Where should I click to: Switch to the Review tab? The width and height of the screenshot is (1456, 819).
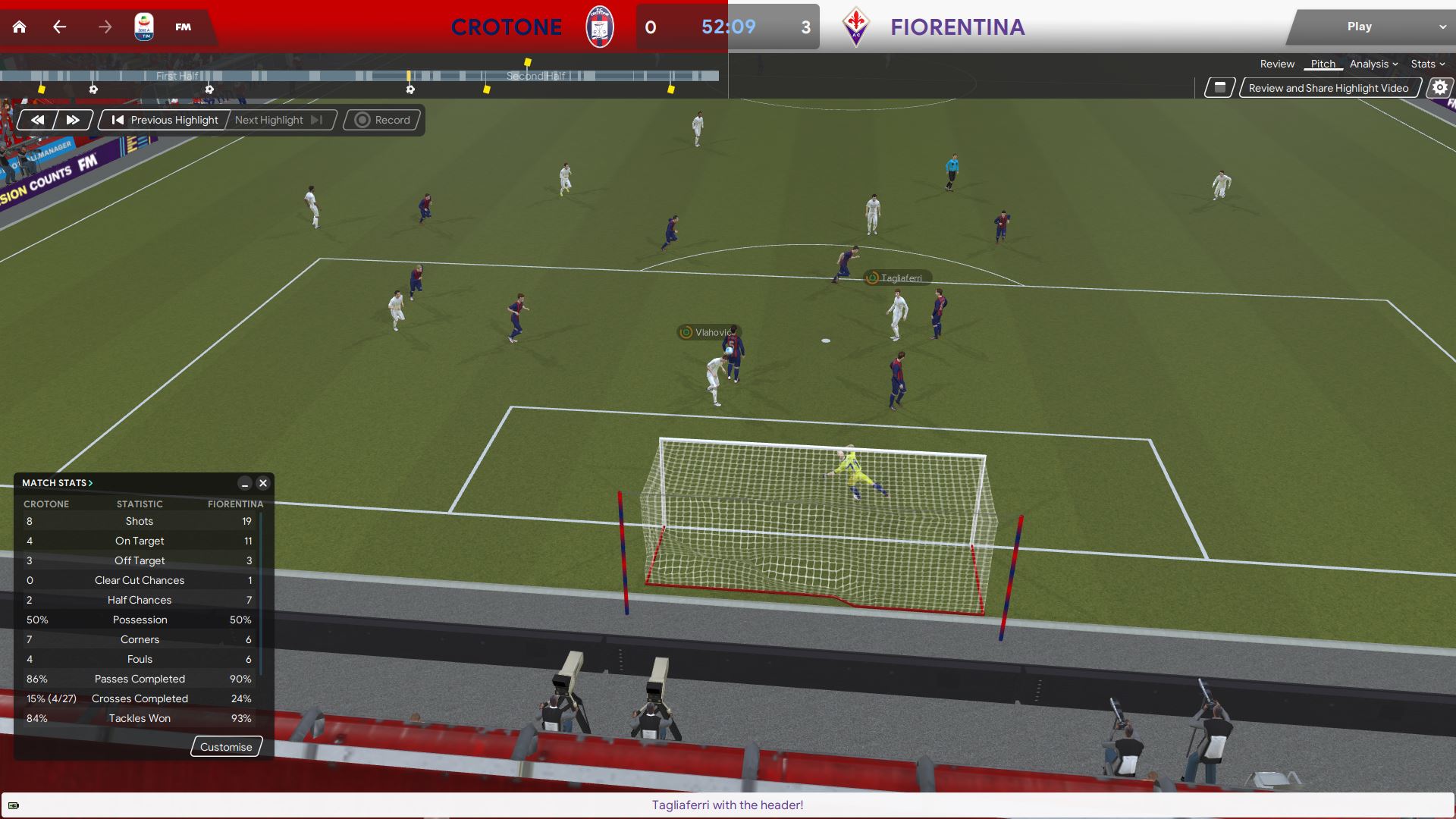[1277, 64]
